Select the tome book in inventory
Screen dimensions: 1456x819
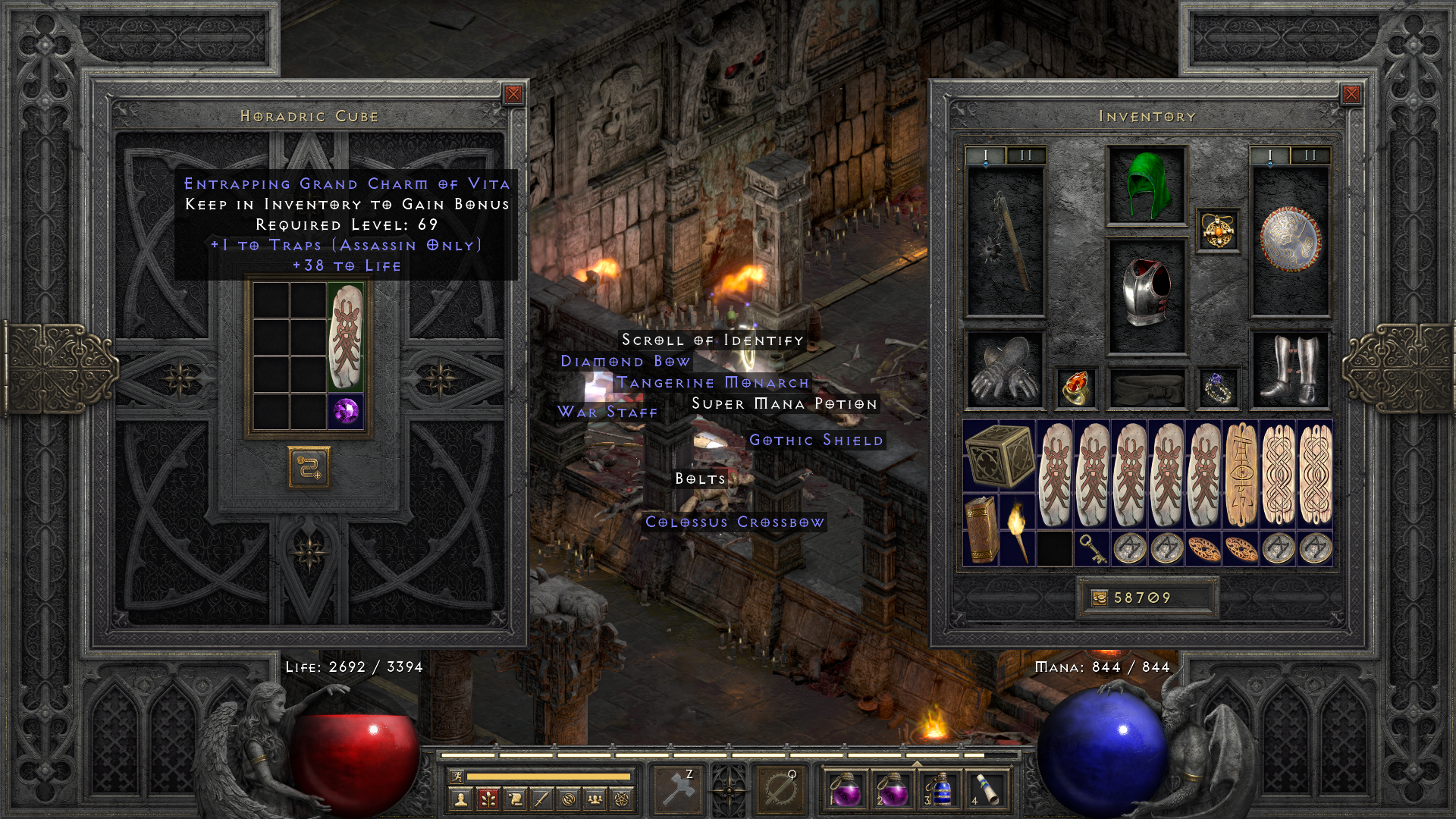point(981,529)
